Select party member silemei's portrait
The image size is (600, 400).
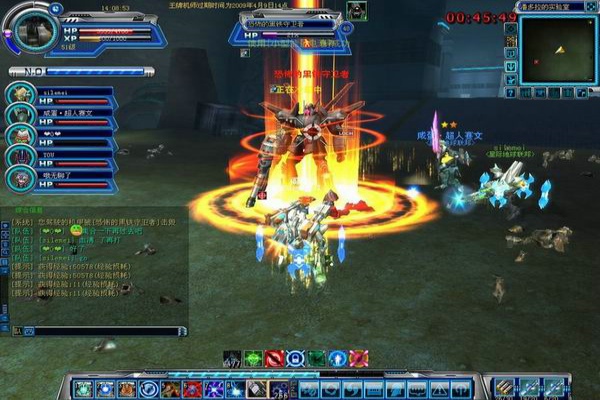coord(20,93)
